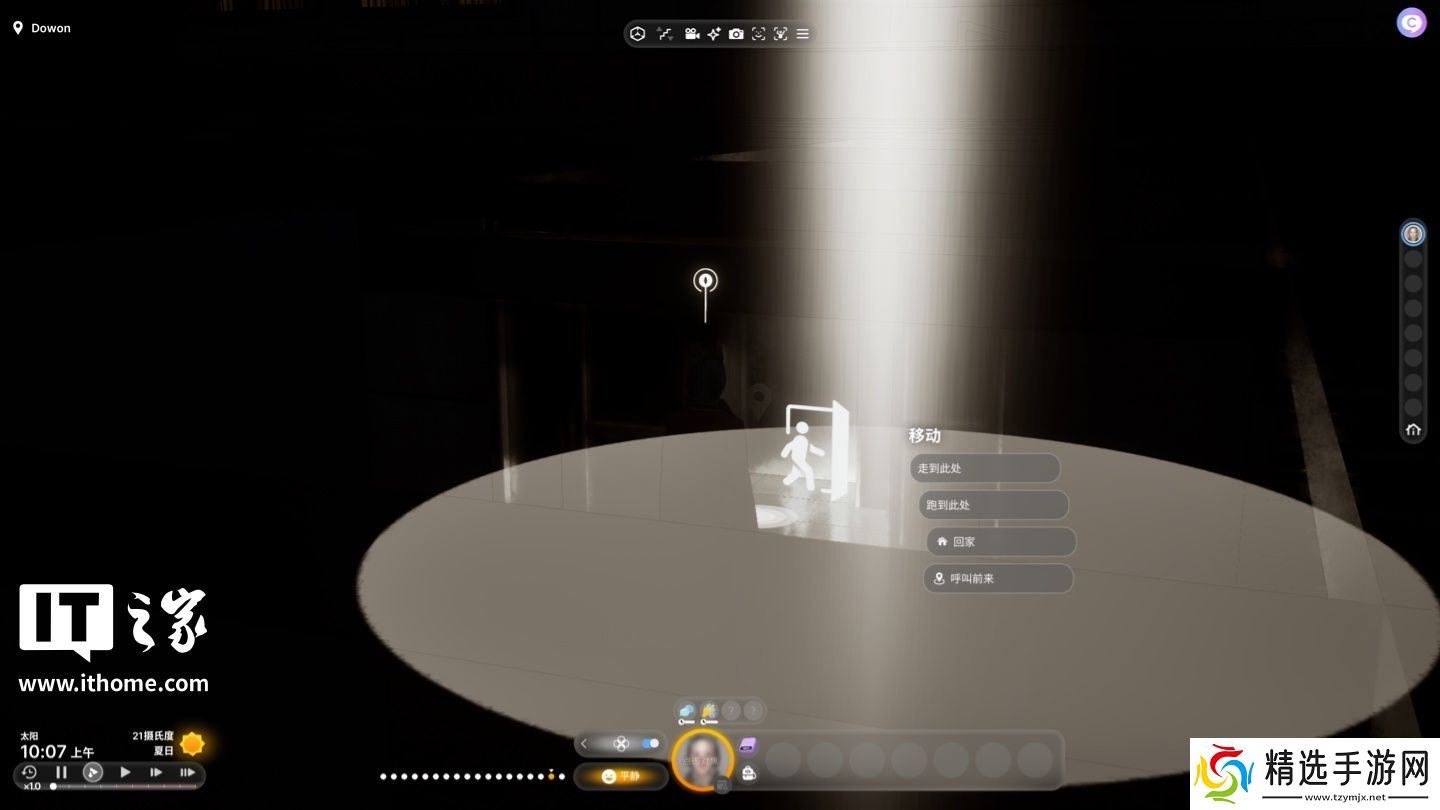Activate the fastest triple-speed button
This screenshot has width=1440, height=810.
tap(187, 772)
